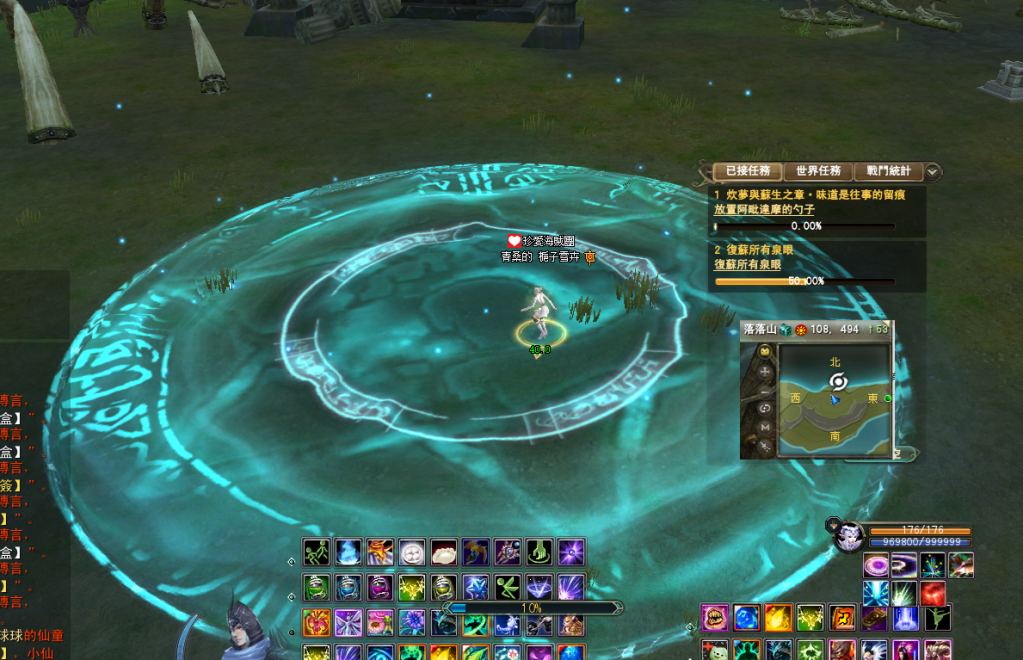Use the blue flame skill
Screen dimensions: 1023x660
[348, 552]
